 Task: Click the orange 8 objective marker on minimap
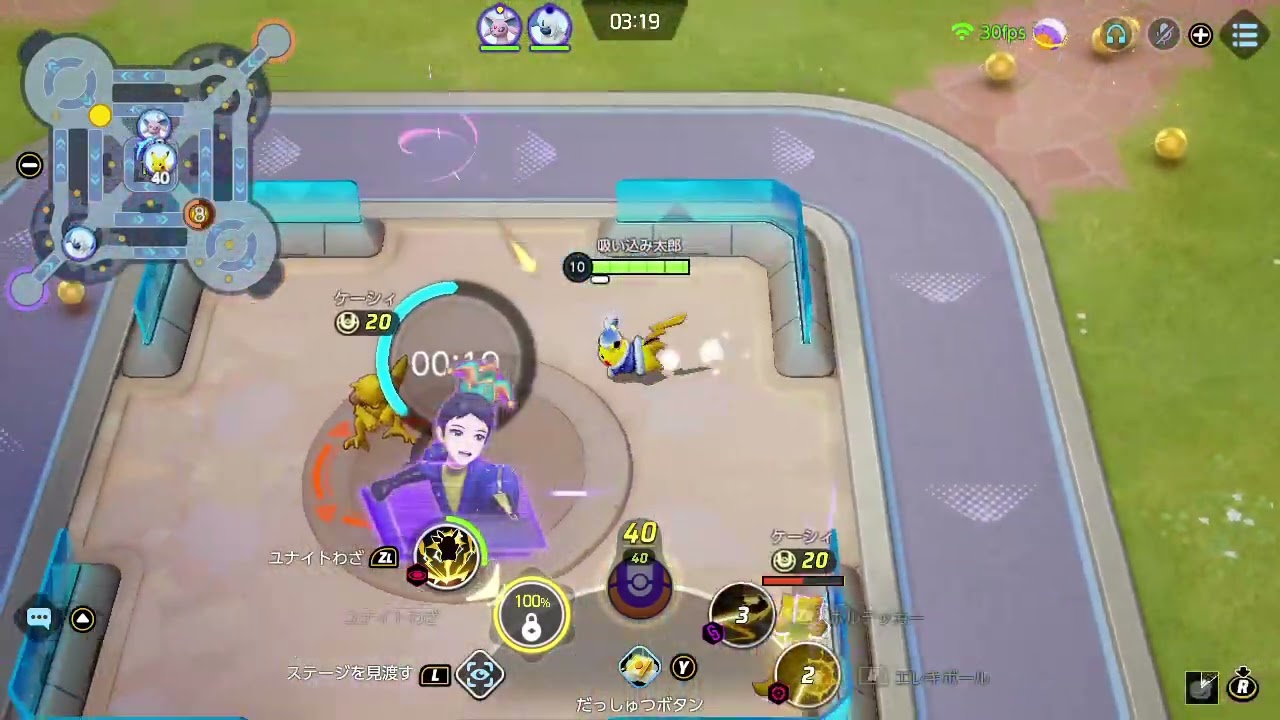click(198, 213)
